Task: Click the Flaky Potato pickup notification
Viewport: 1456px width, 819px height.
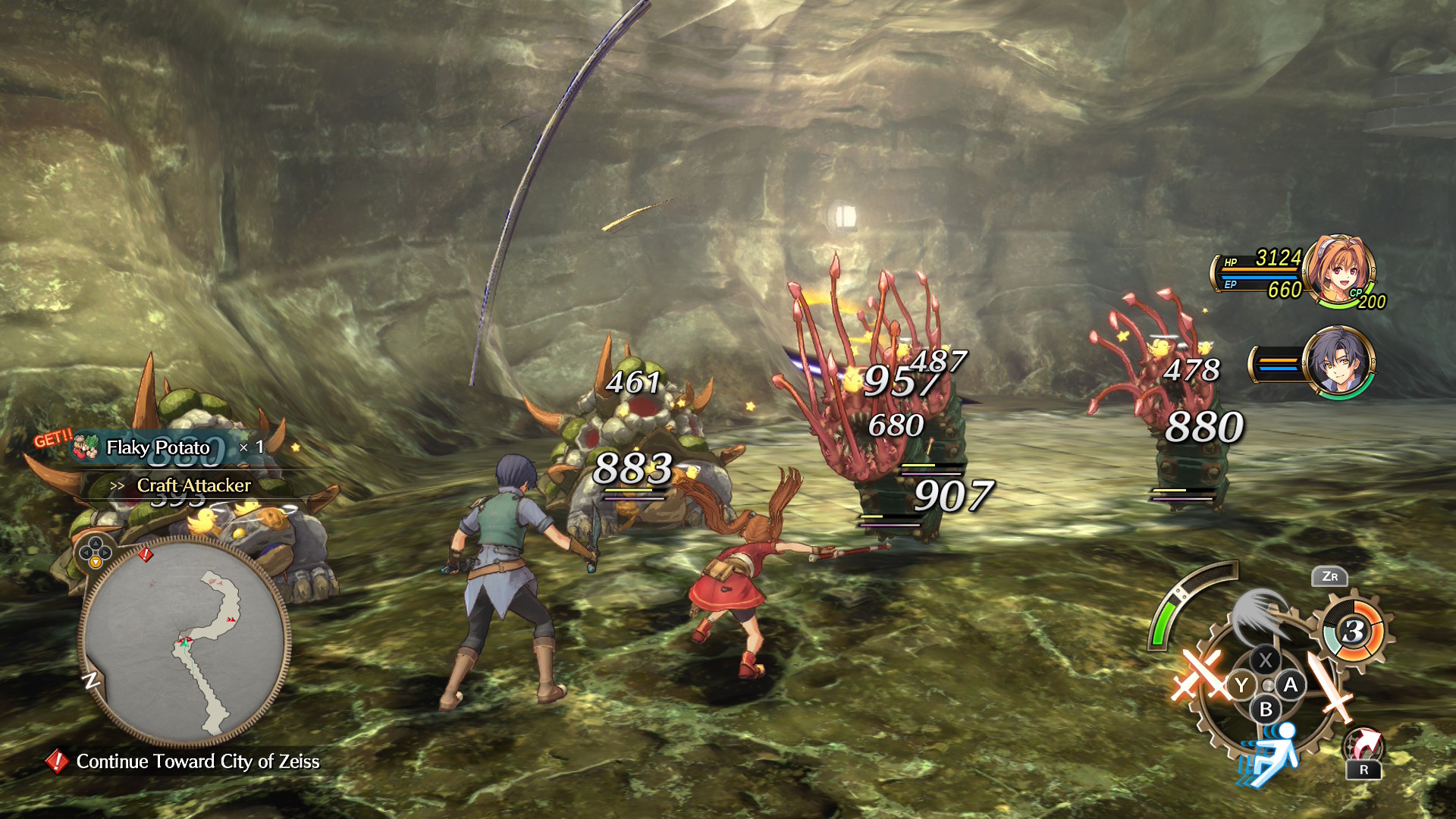Action: (x=159, y=447)
